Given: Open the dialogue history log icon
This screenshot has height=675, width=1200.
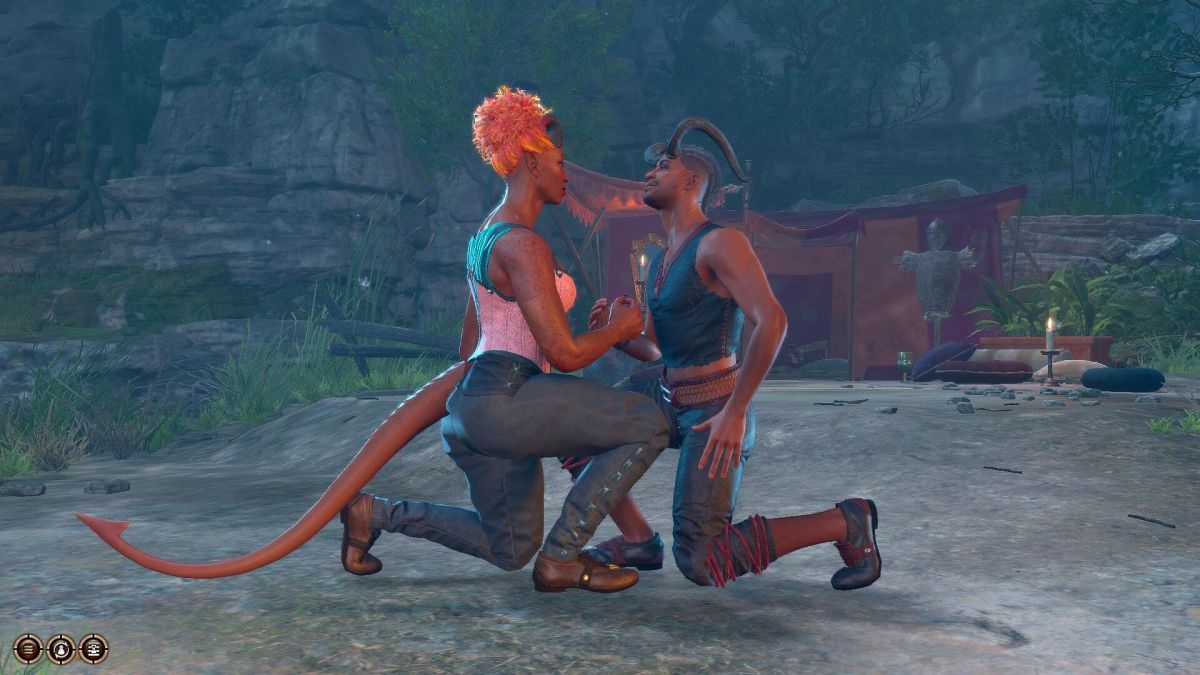Looking at the screenshot, I should pos(94,649).
